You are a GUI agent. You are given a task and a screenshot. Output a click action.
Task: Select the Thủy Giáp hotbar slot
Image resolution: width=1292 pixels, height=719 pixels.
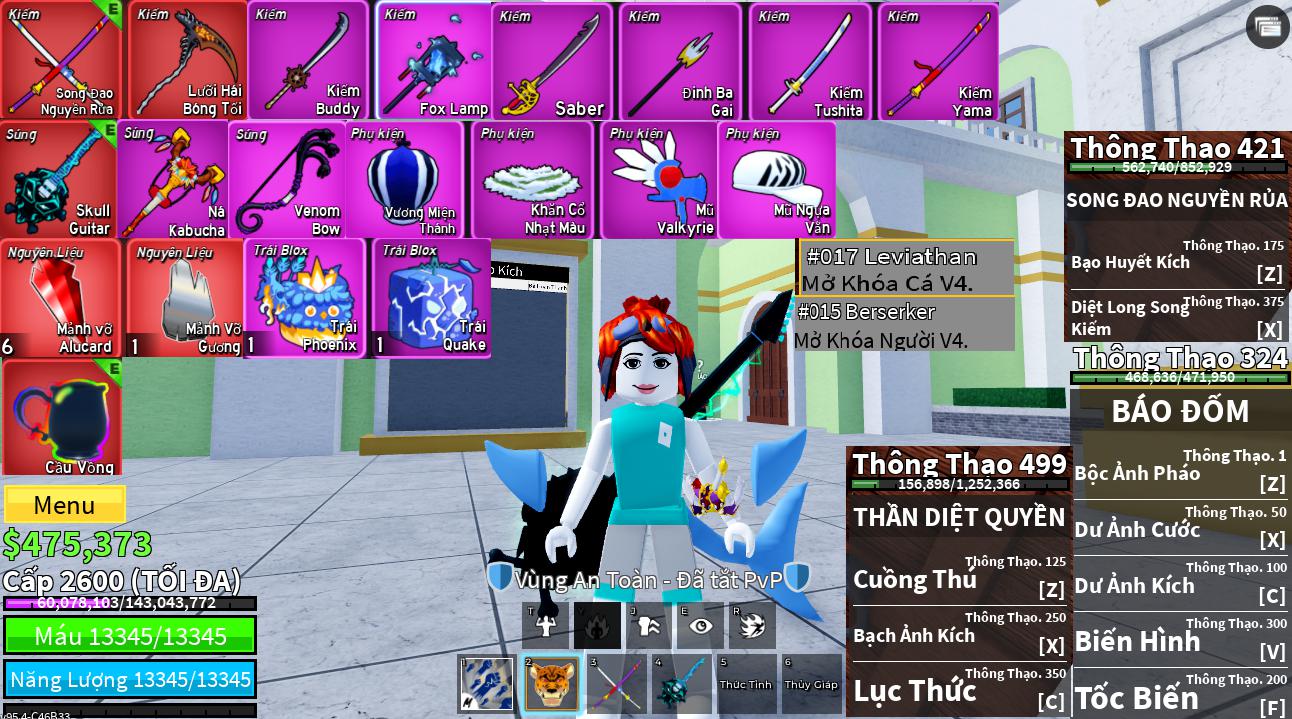[x=811, y=684]
